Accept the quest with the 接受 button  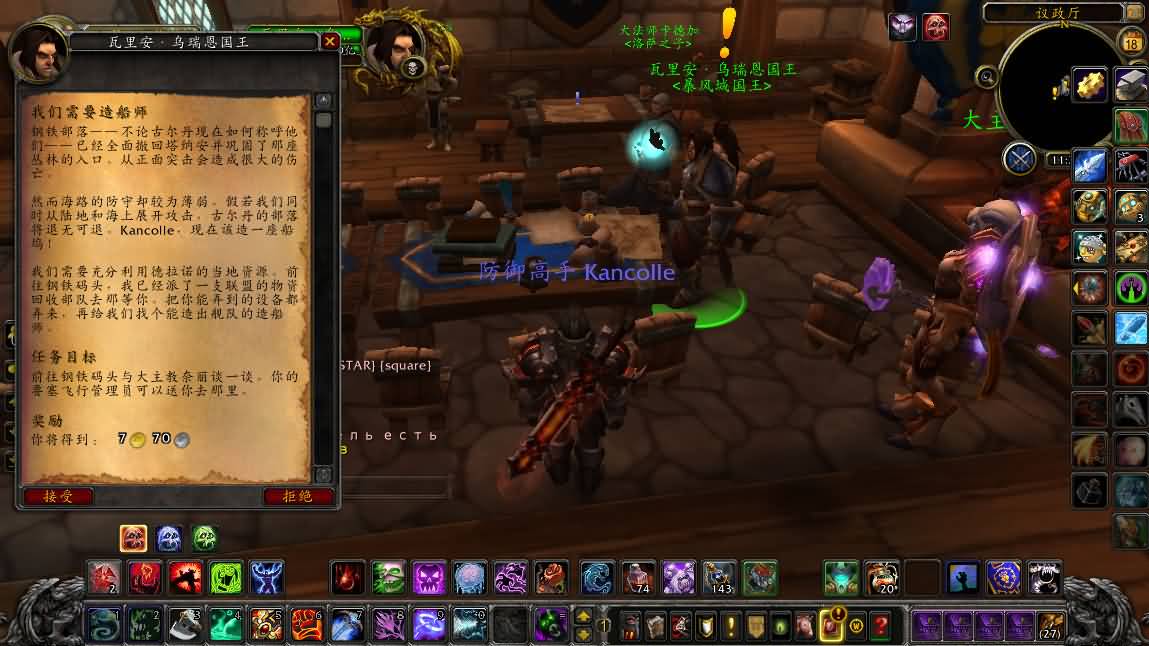[58, 496]
